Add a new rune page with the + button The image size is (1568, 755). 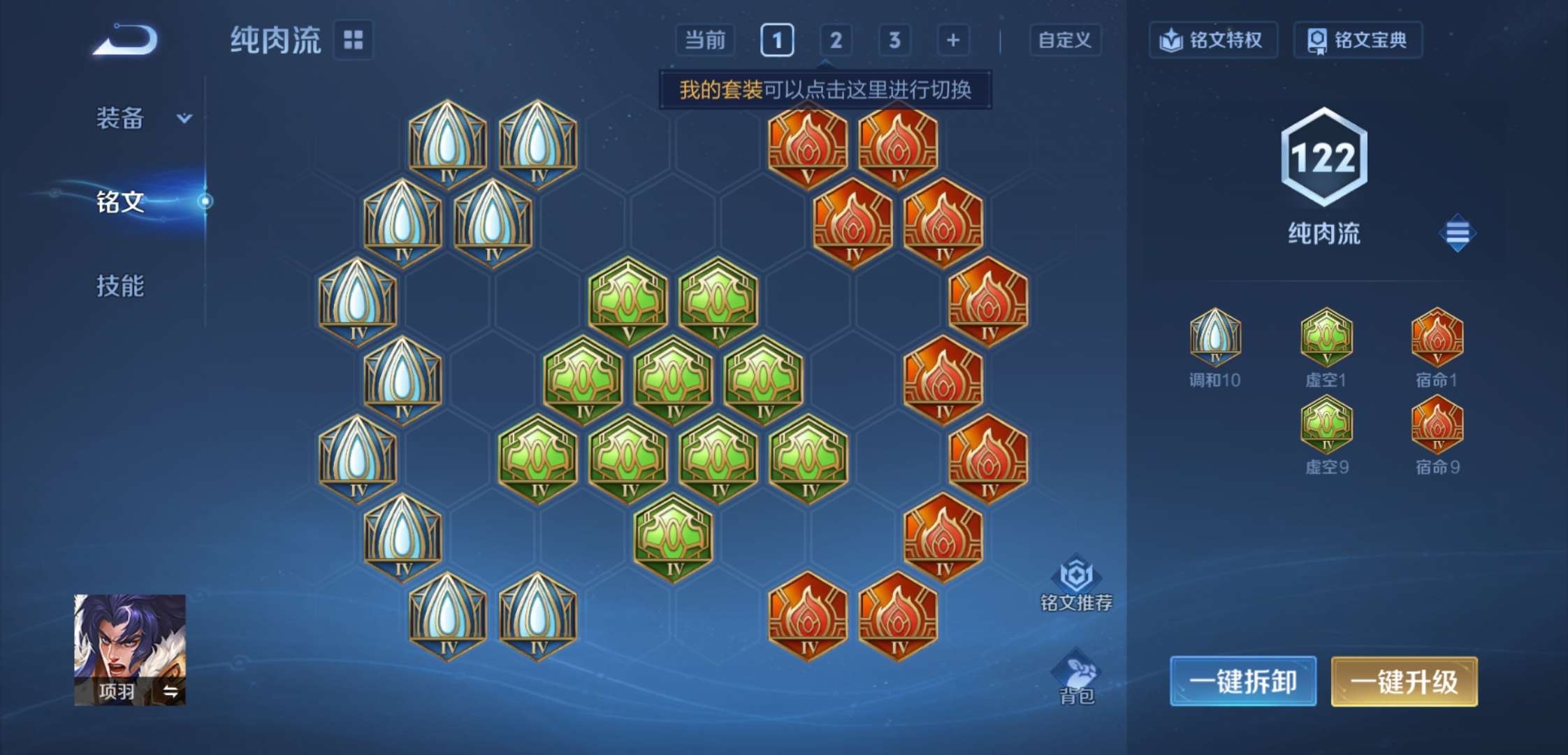pyautogui.click(x=952, y=40)
